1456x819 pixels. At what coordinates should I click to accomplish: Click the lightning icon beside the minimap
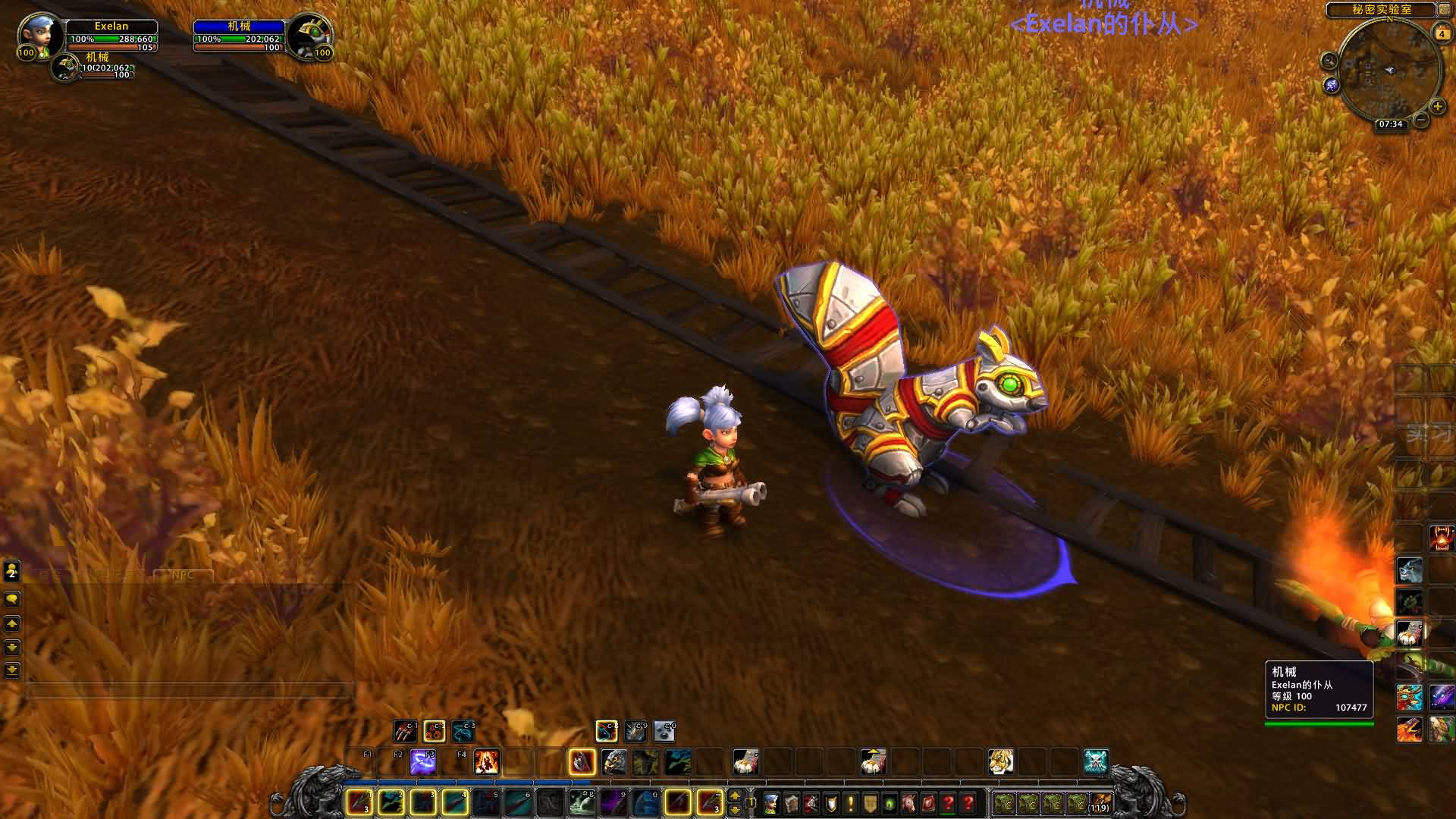click(1332, 86)
